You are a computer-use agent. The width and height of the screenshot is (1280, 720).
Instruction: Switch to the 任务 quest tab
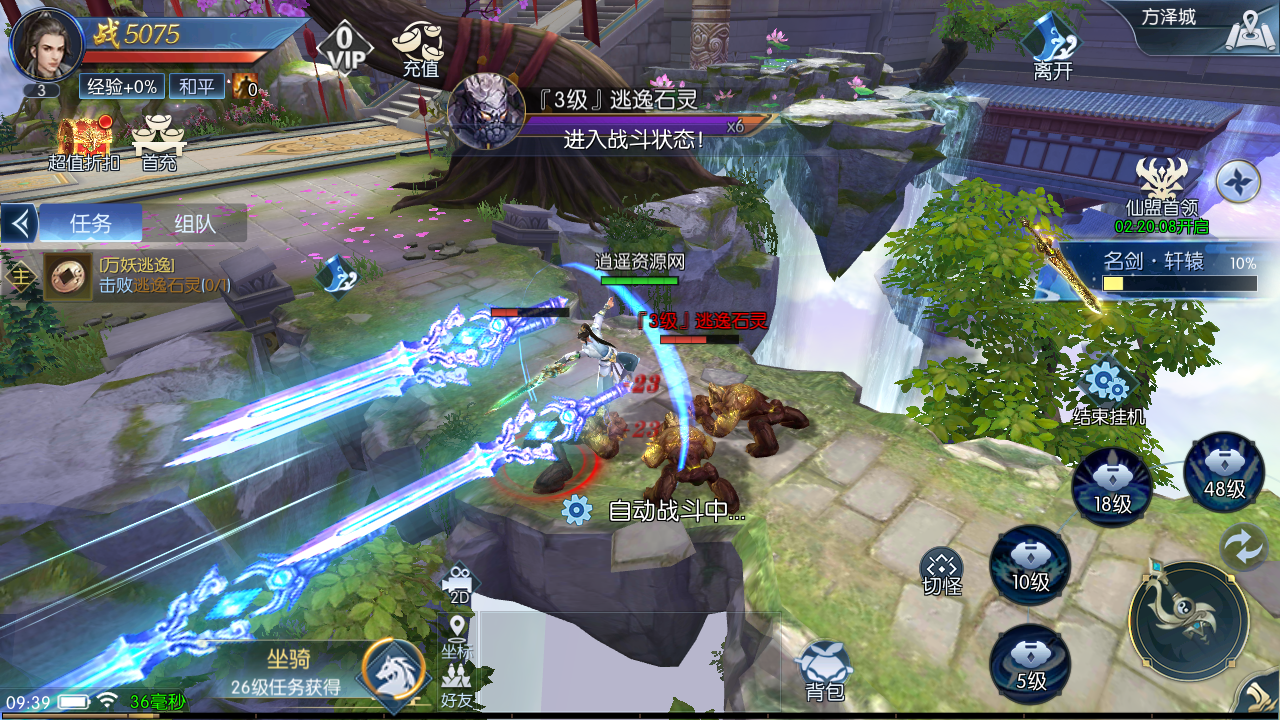click(91, 224)
